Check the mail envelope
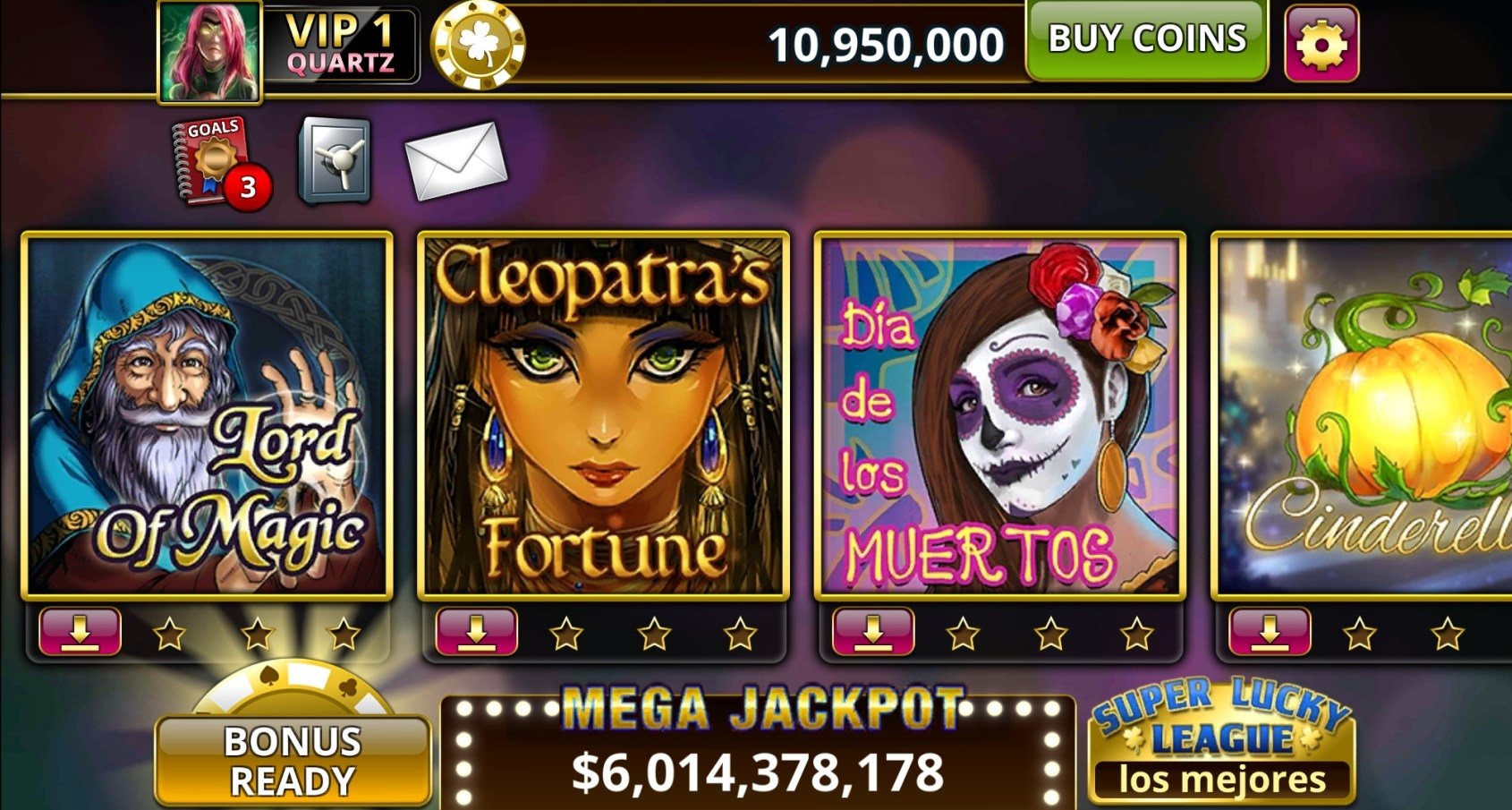 tap(454, 160)
